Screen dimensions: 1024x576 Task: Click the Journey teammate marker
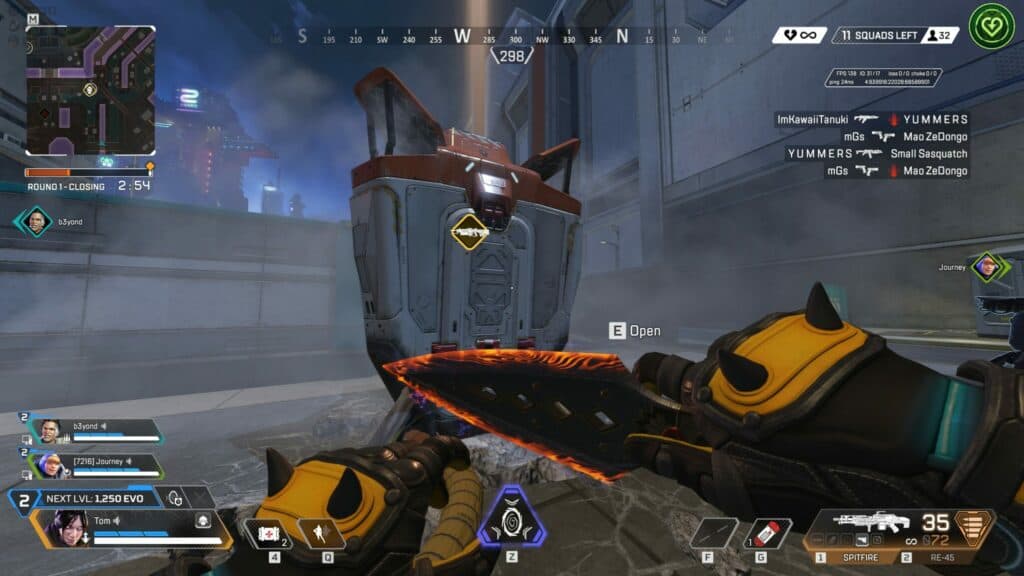point(986,267)
